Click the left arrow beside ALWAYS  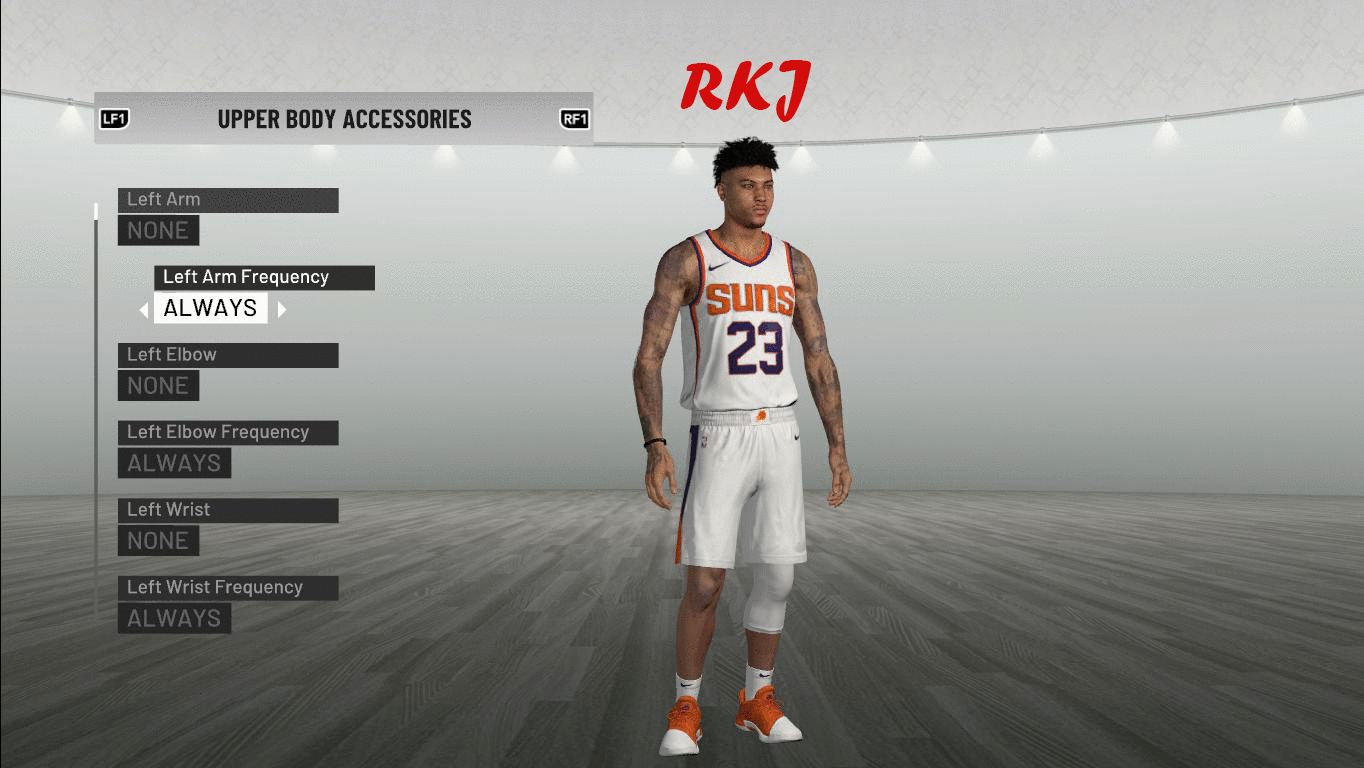pos(144,310)
